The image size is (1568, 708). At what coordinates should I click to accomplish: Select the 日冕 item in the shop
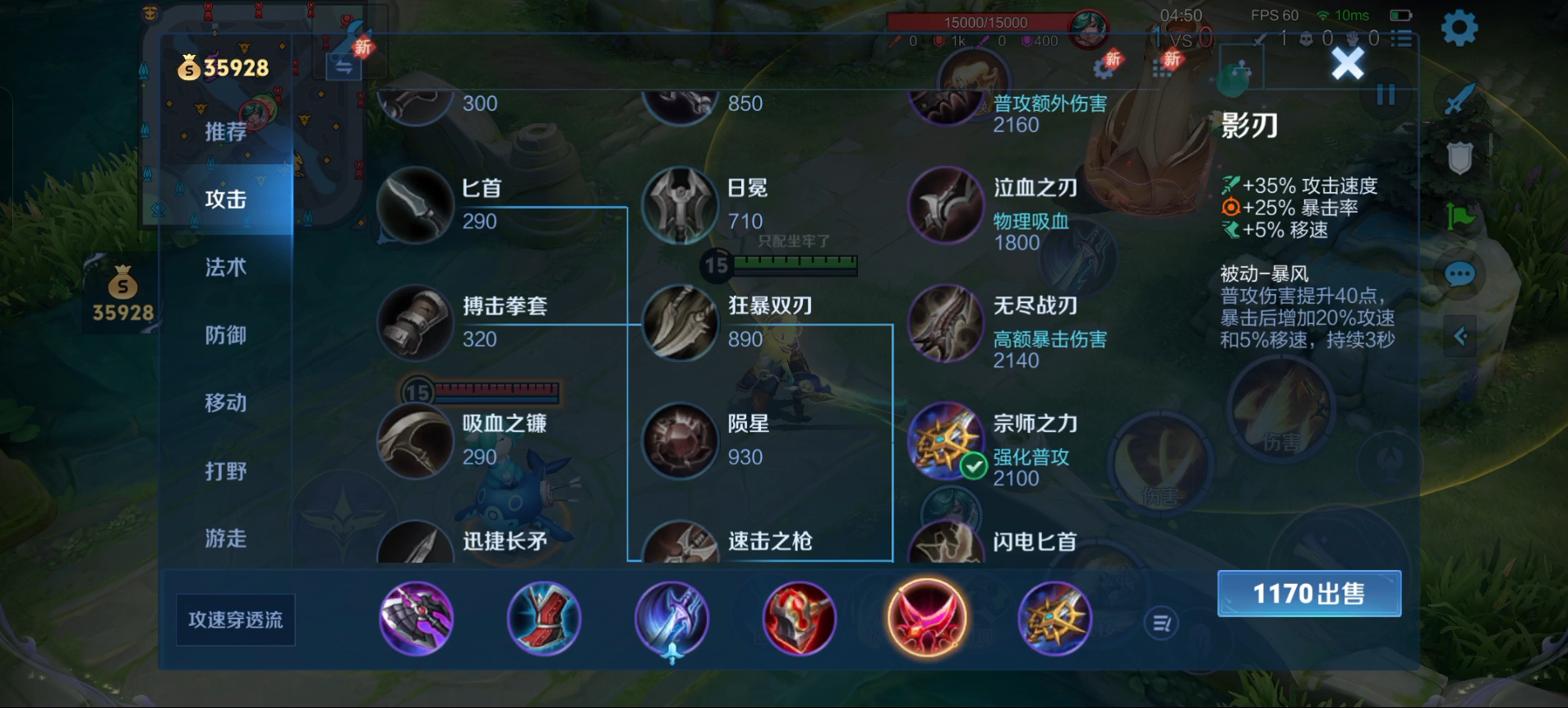pos(682,205)
